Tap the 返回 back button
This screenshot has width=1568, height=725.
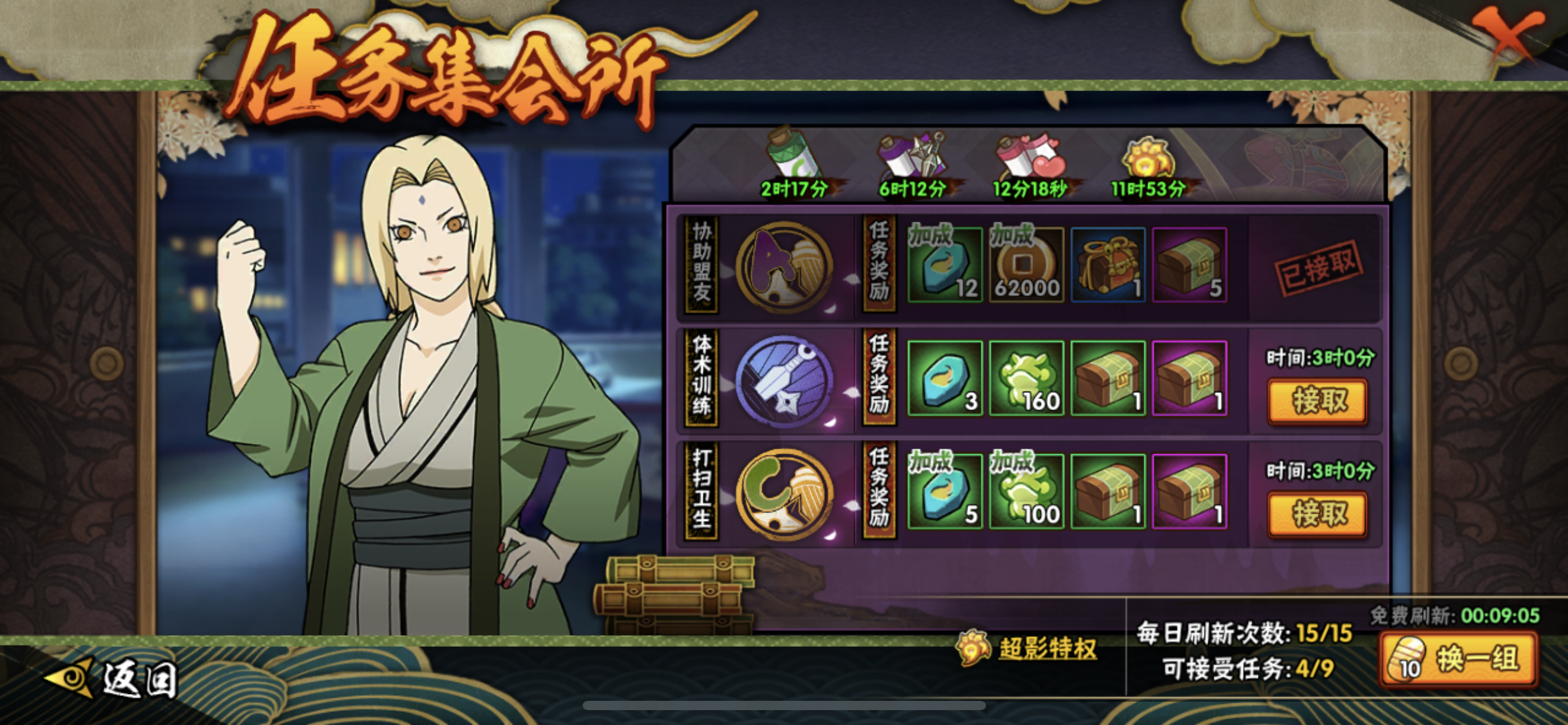(111, 679)
